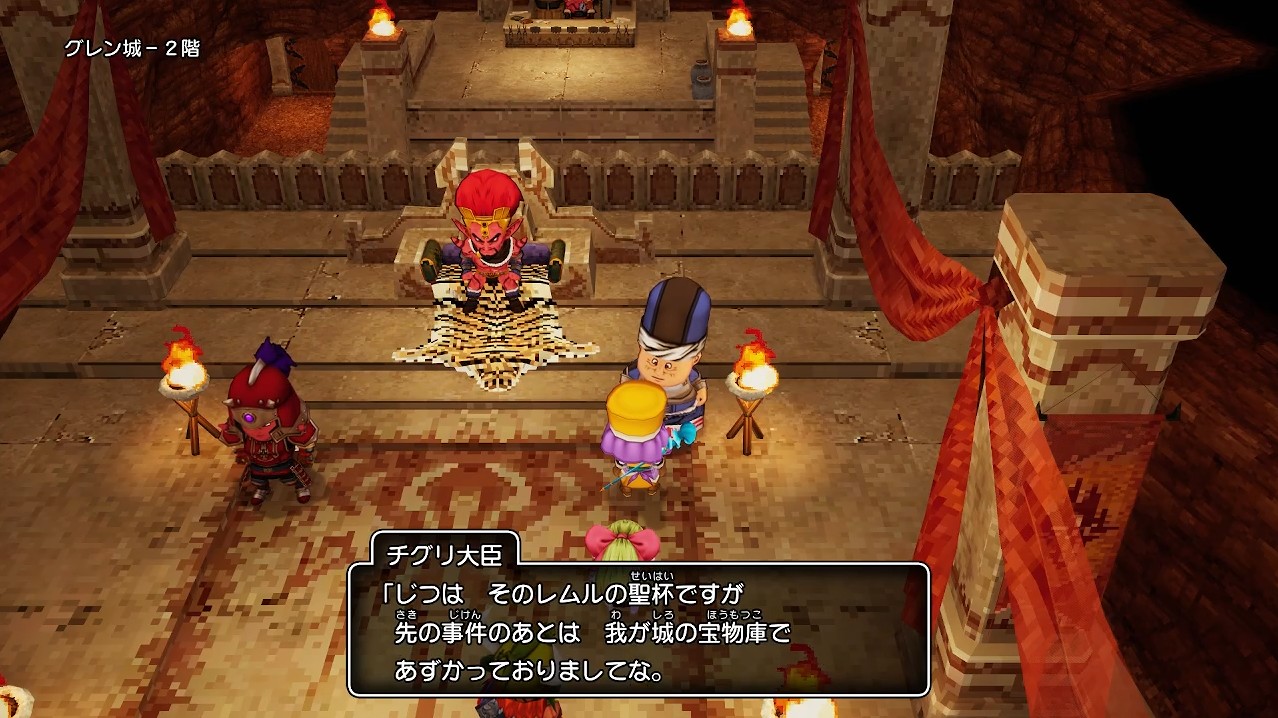
Task: Advance the チグリ大臣 dialogue text box
Action: coord(638,630)
